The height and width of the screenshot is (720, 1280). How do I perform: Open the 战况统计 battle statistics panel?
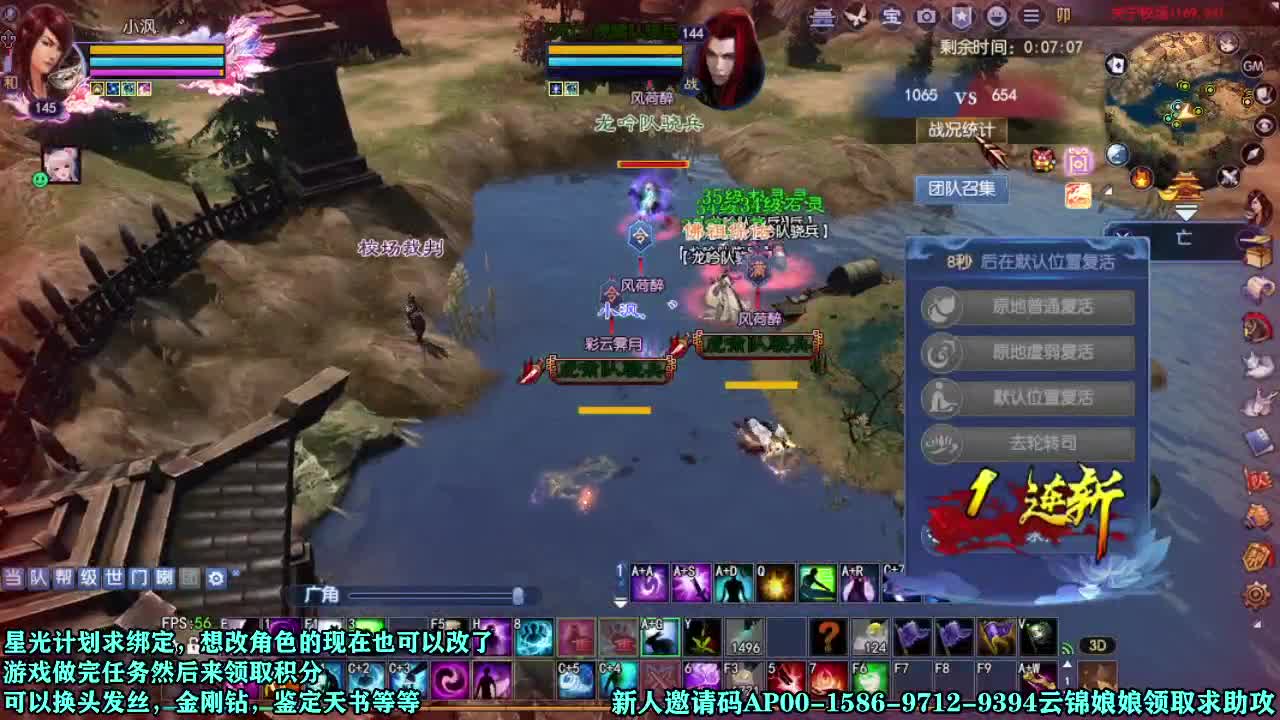(x=963, y=129)
